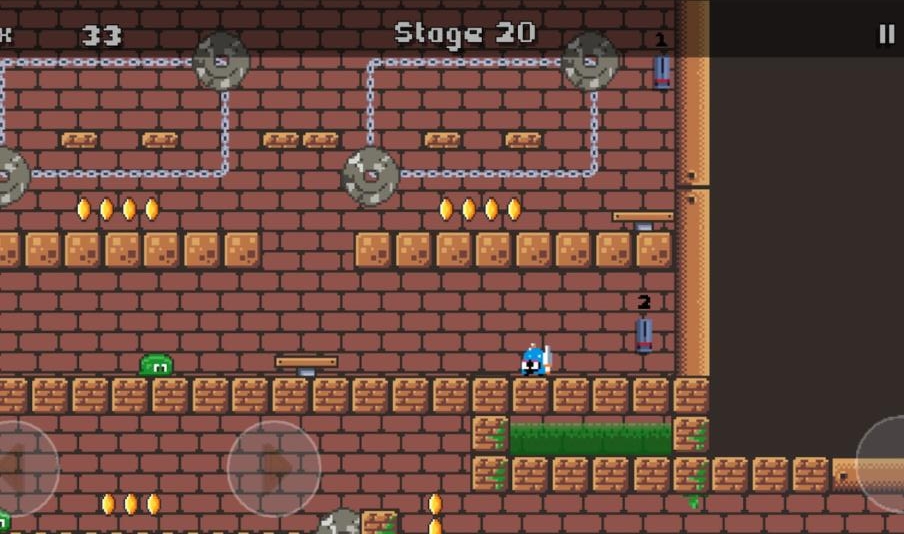Pause the game
Image resolution: width=904 pixels, height=534 pixels.
click(x=886, y=34)
